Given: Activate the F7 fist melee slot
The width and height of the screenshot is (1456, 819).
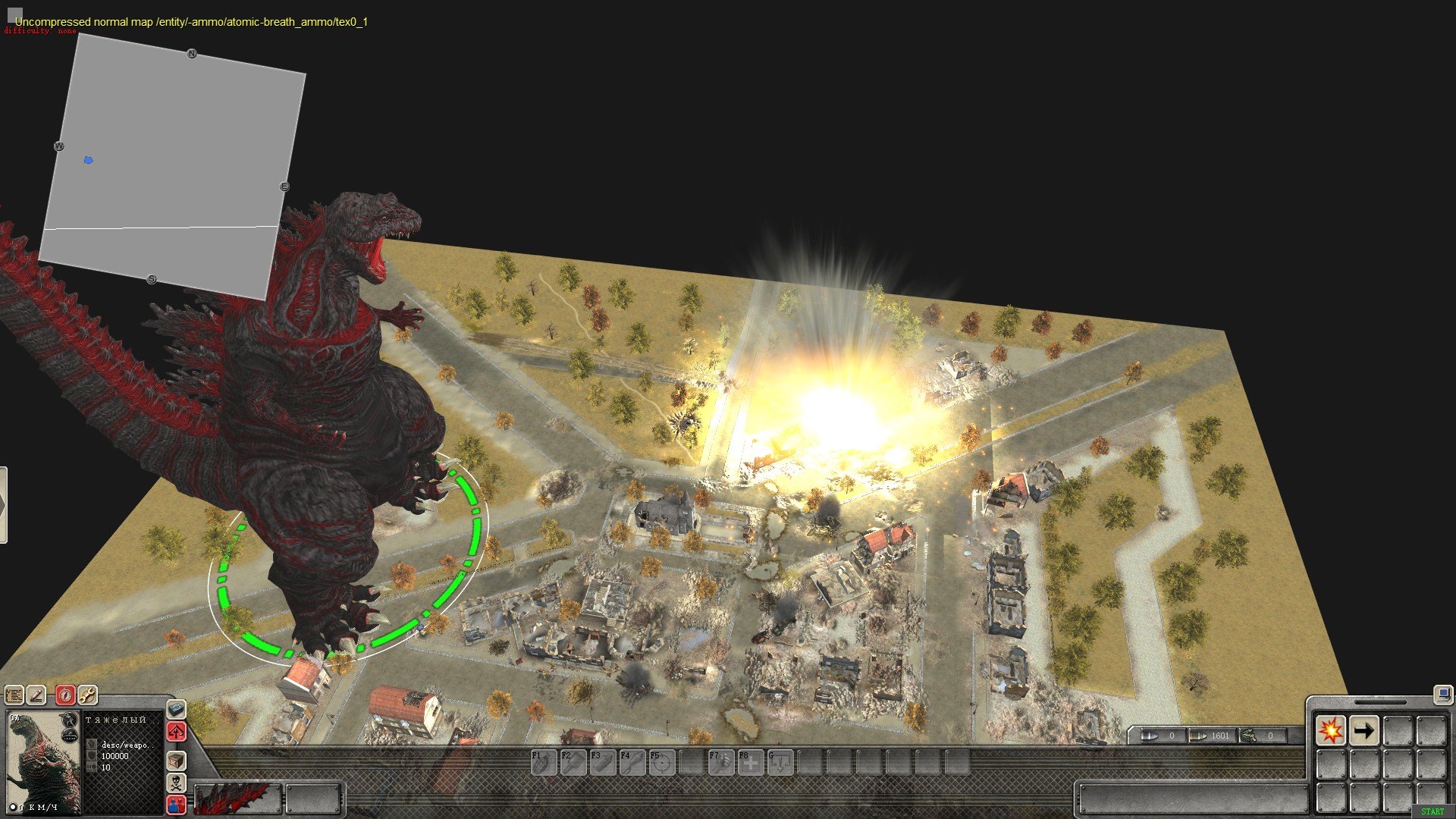Looking at the screenshot, I should [x=721, y=762].
